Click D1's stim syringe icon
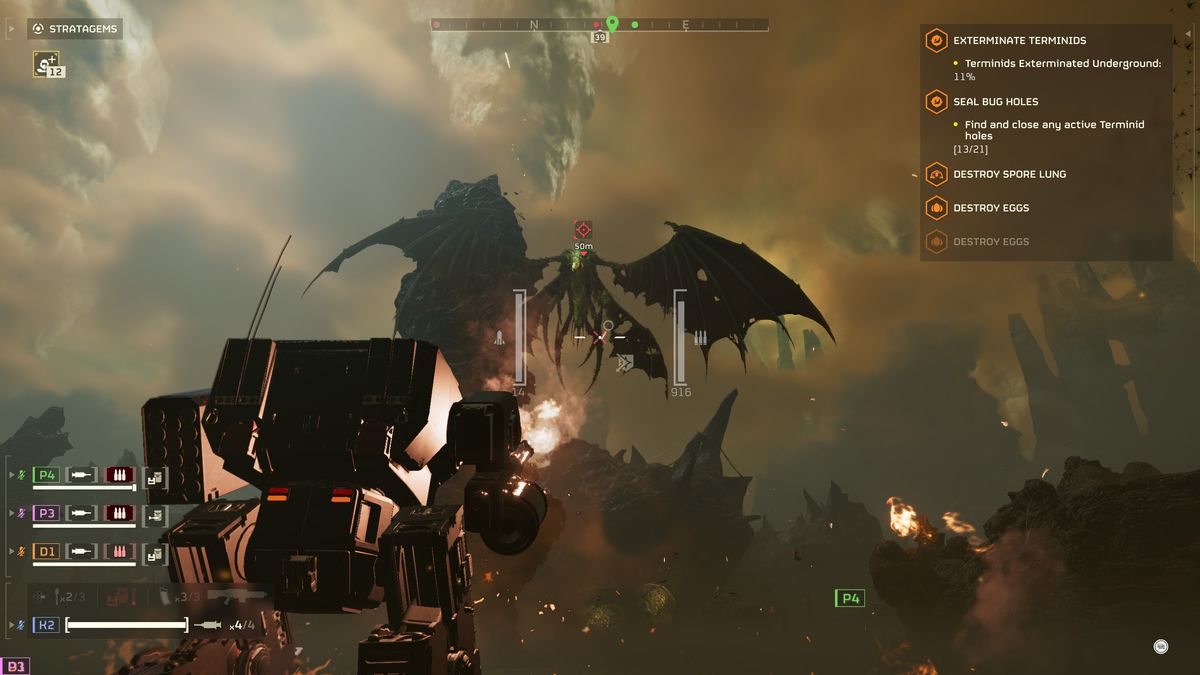The height and width of the screenshot is (675, 1200). (82, 551)
